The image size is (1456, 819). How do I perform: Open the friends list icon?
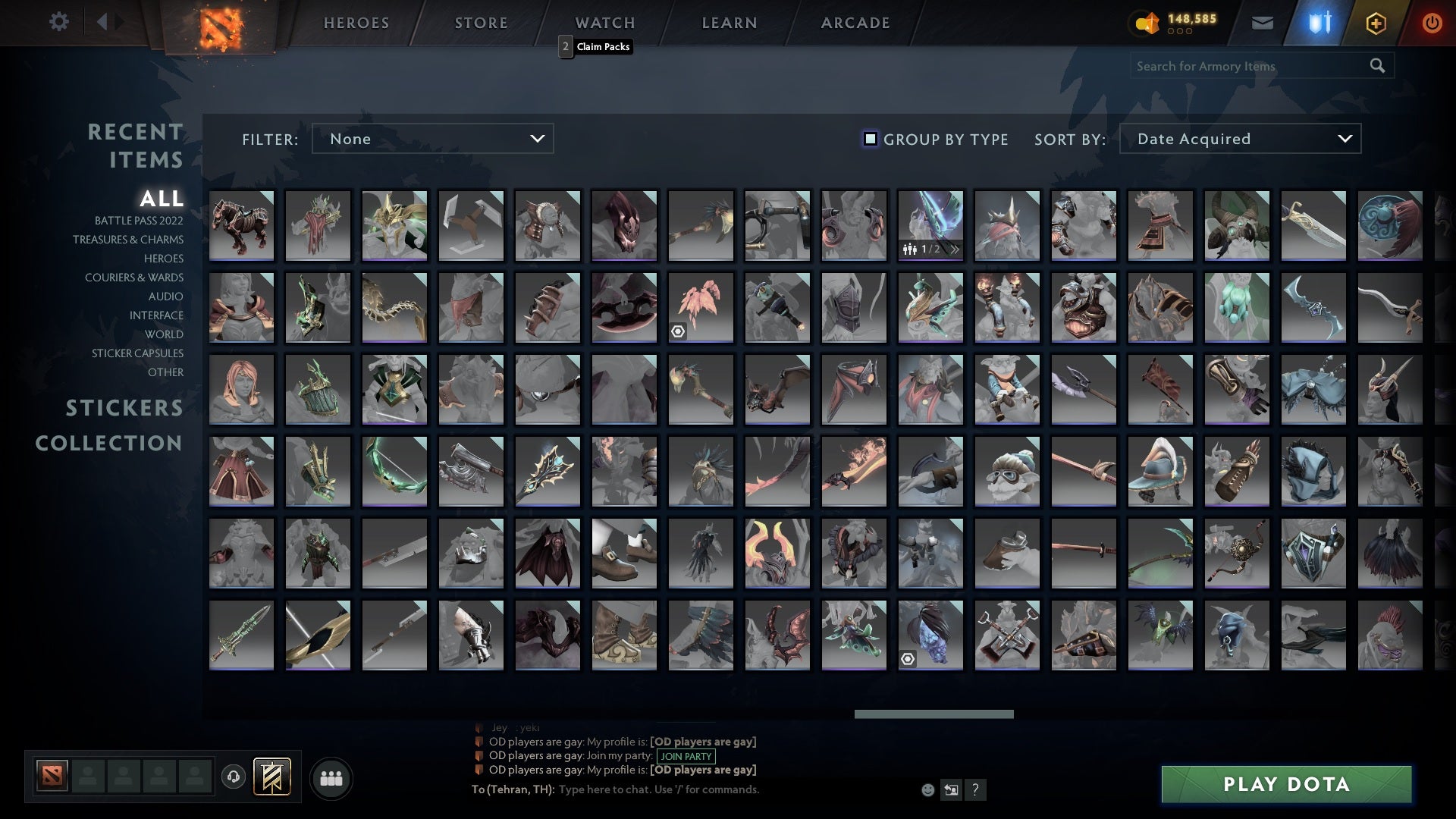tap(331, 777)
